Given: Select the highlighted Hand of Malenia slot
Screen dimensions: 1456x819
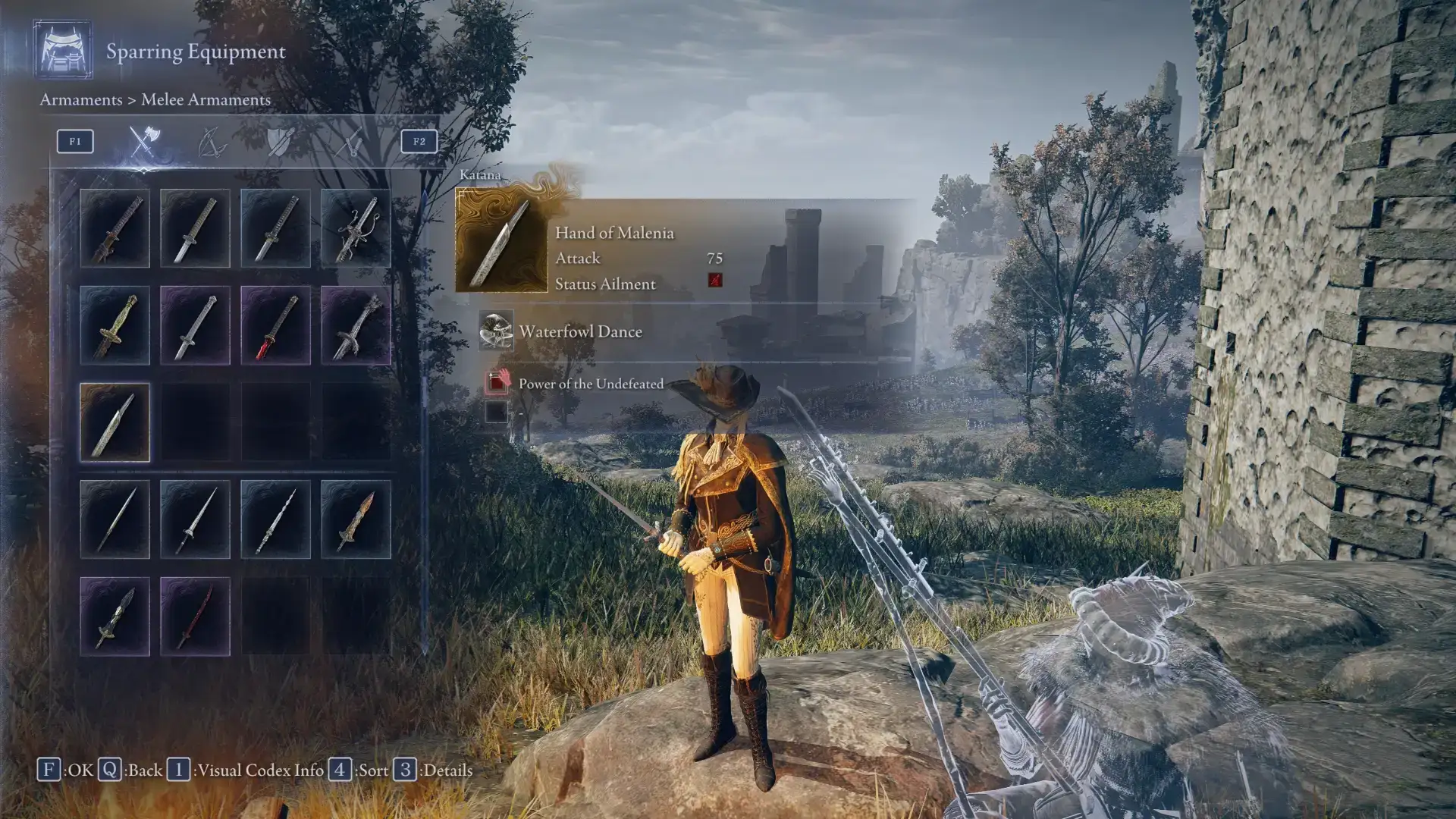Looking at the screenshot, I should tap(115, 422).
